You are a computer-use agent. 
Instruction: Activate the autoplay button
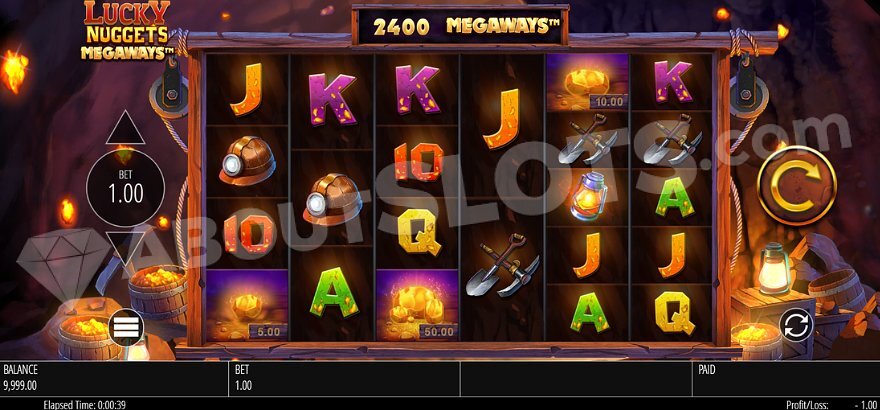pyautogui.click(x=796, y=325)
